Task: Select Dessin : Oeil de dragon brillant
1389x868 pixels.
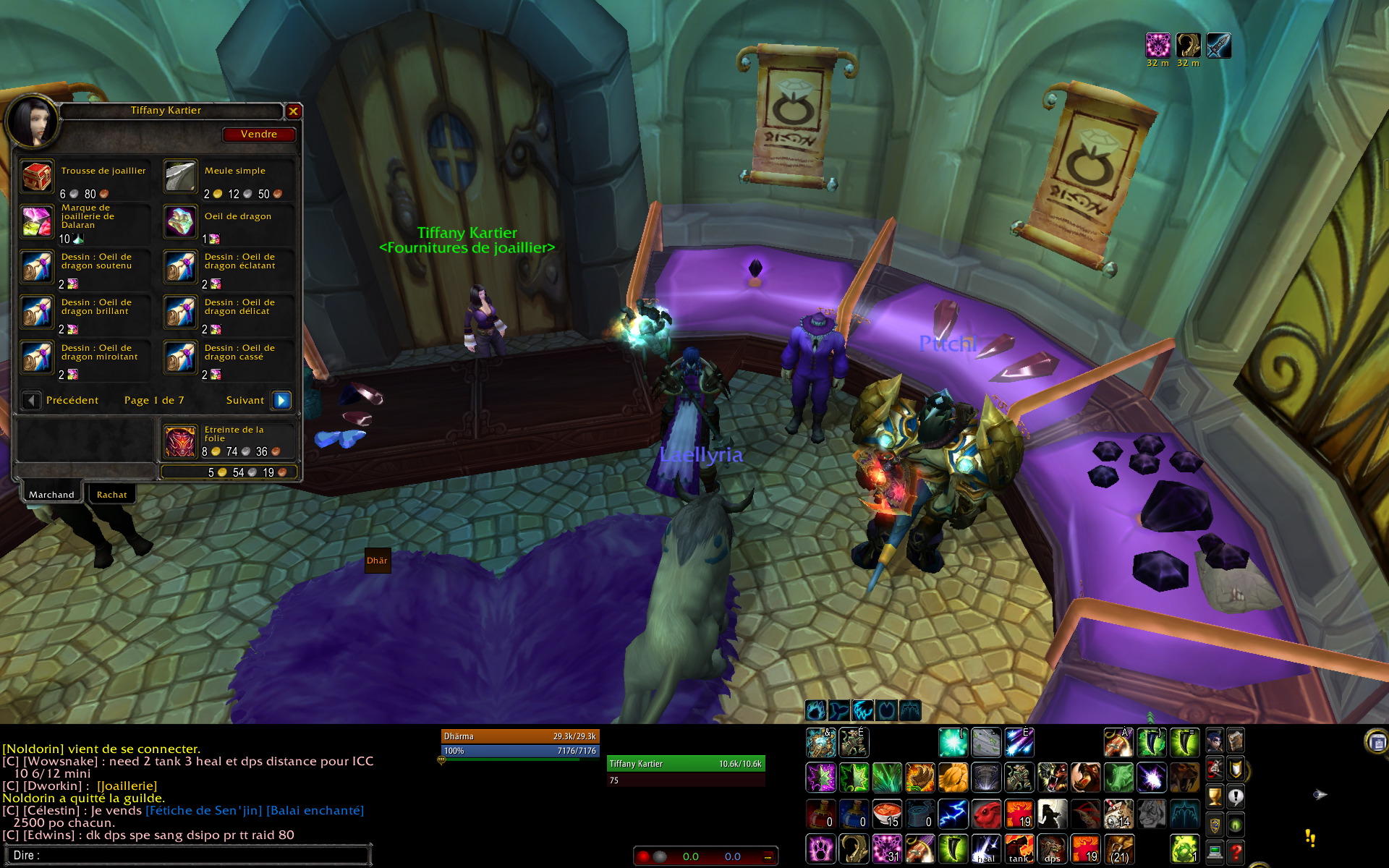Action: point(37,312)
